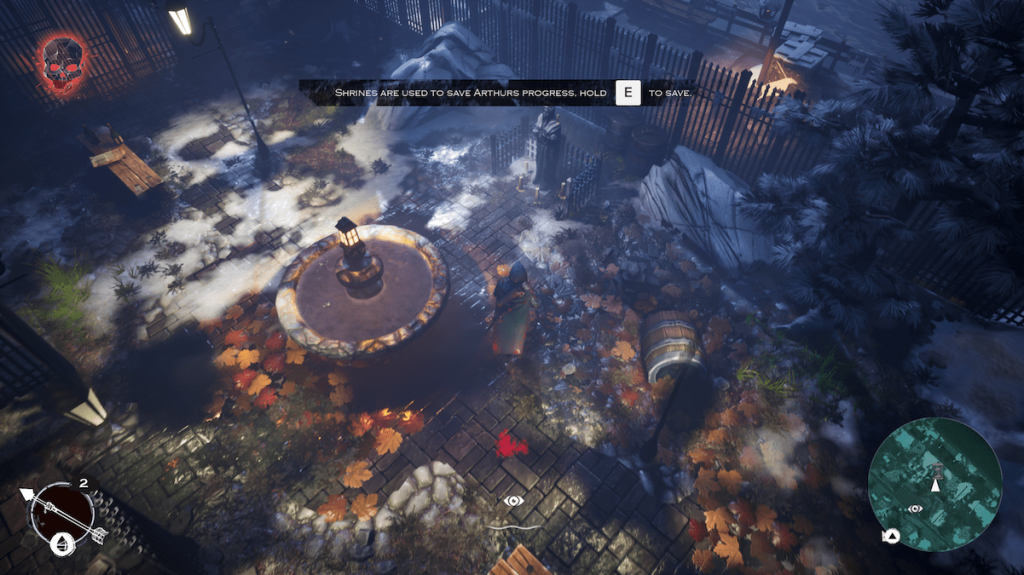This screenshot has height=575, width=1024.
Task: Open the circular teal minimap
Action: (x=935, y=484)
